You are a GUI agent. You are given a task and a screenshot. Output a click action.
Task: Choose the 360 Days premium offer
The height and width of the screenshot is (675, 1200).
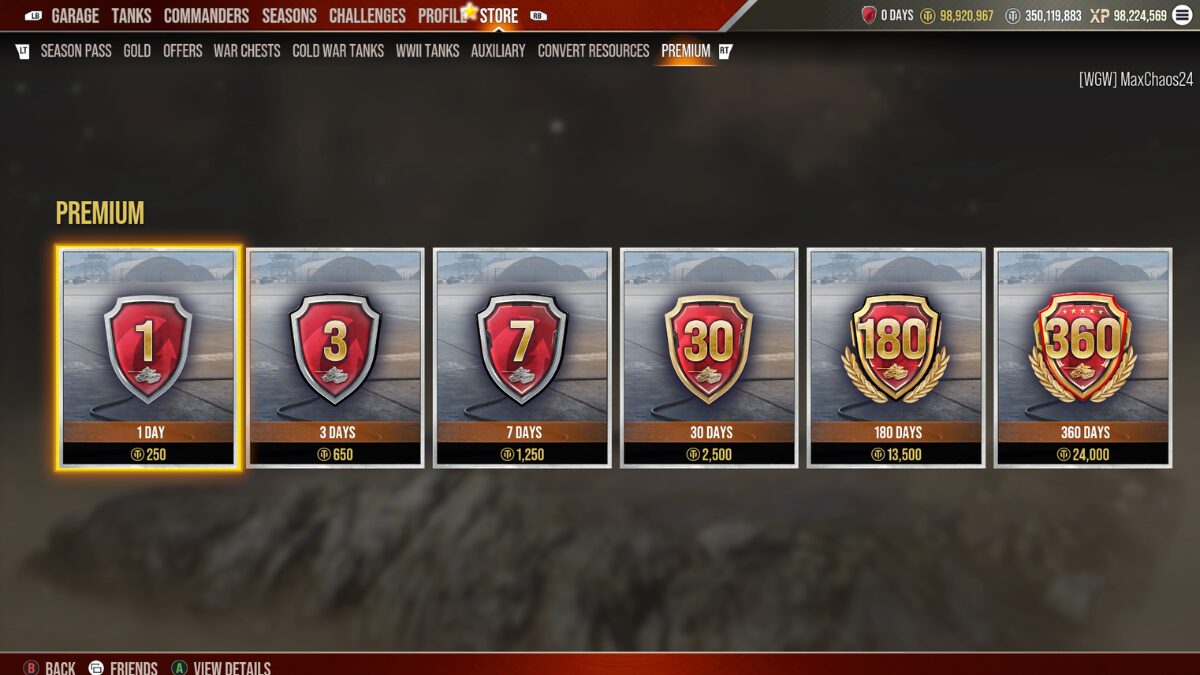tap(1083, 357)
